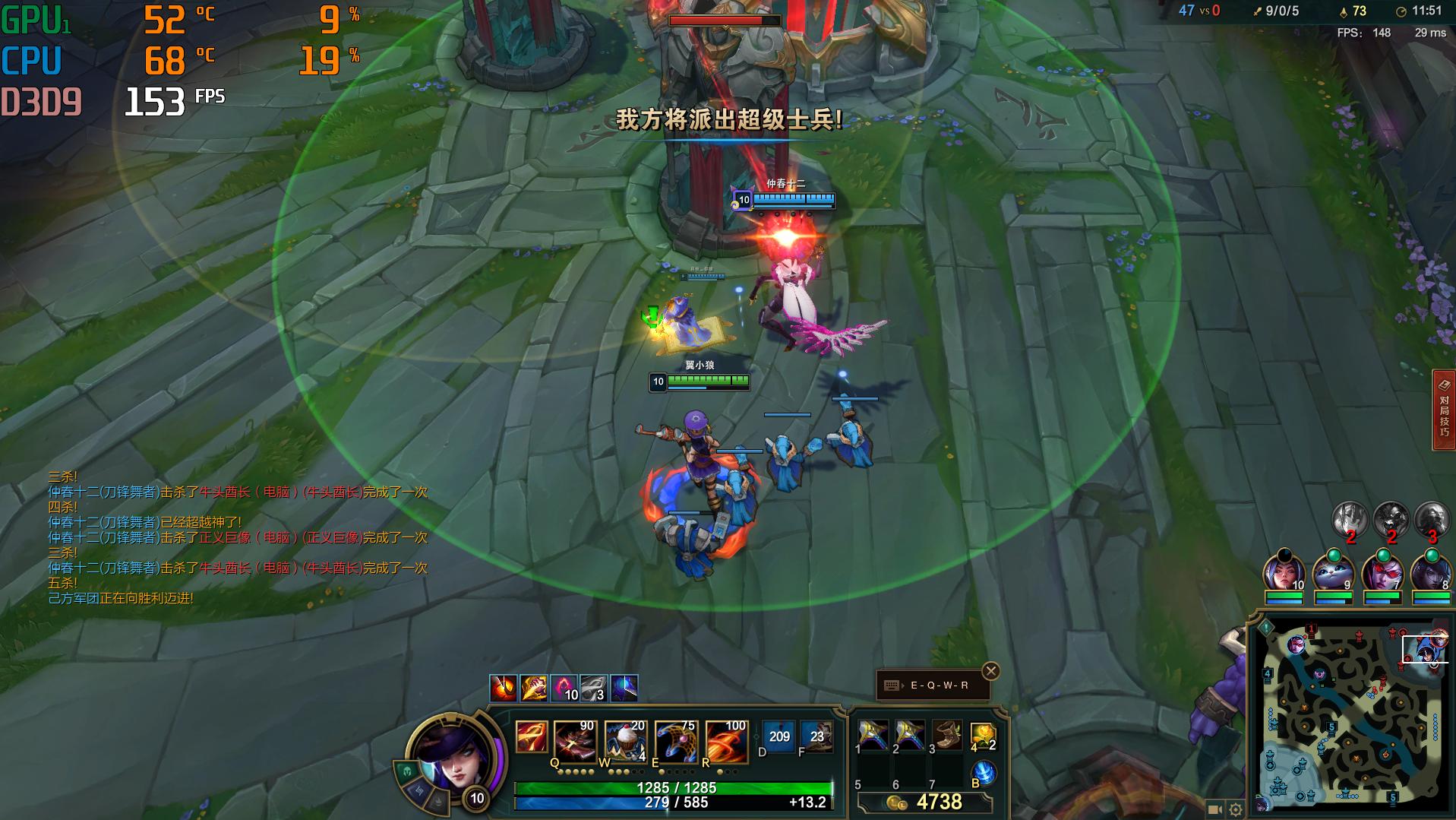1456x820 pixels.
Task: Select the Yuumi teammate portrait
Action: (1333, 572)
